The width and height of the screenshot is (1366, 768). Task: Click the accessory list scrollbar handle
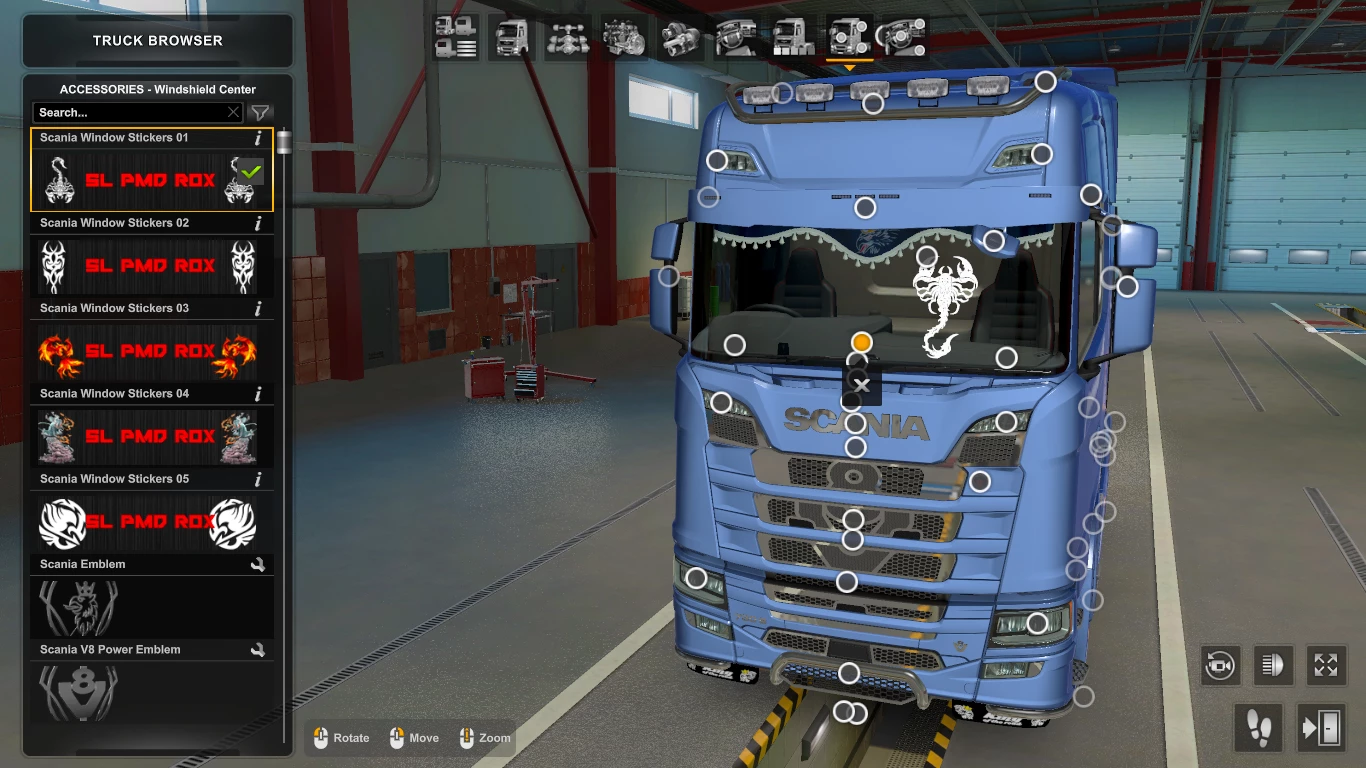click(283, 140)
